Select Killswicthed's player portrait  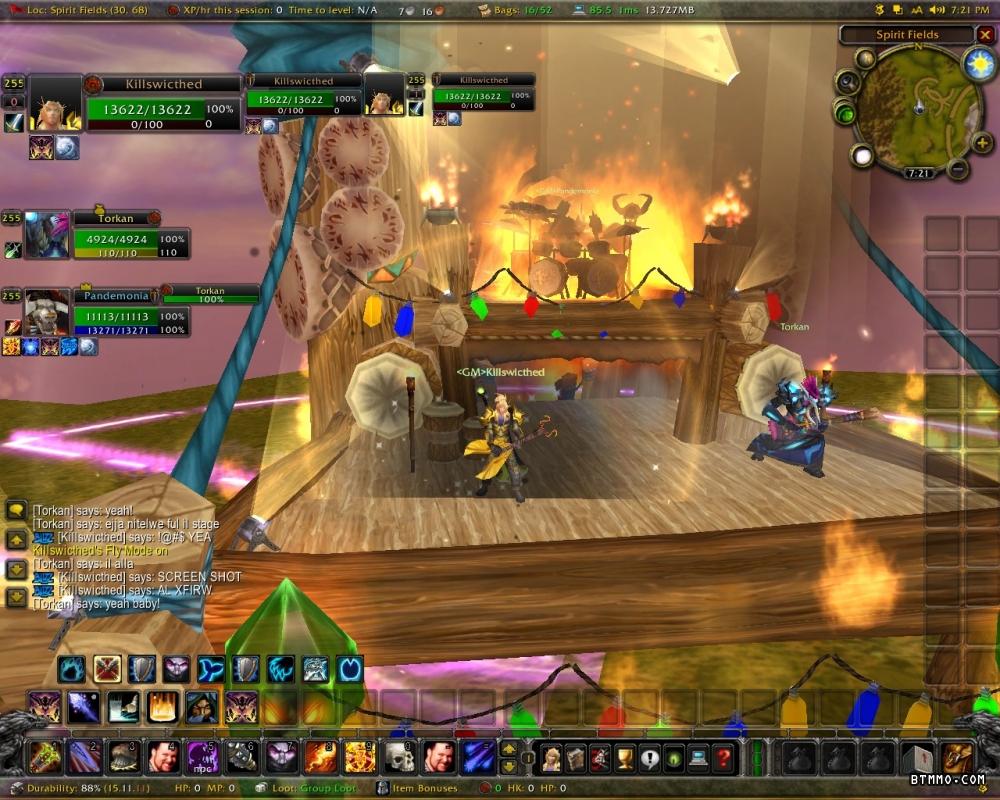click(55, 104)
